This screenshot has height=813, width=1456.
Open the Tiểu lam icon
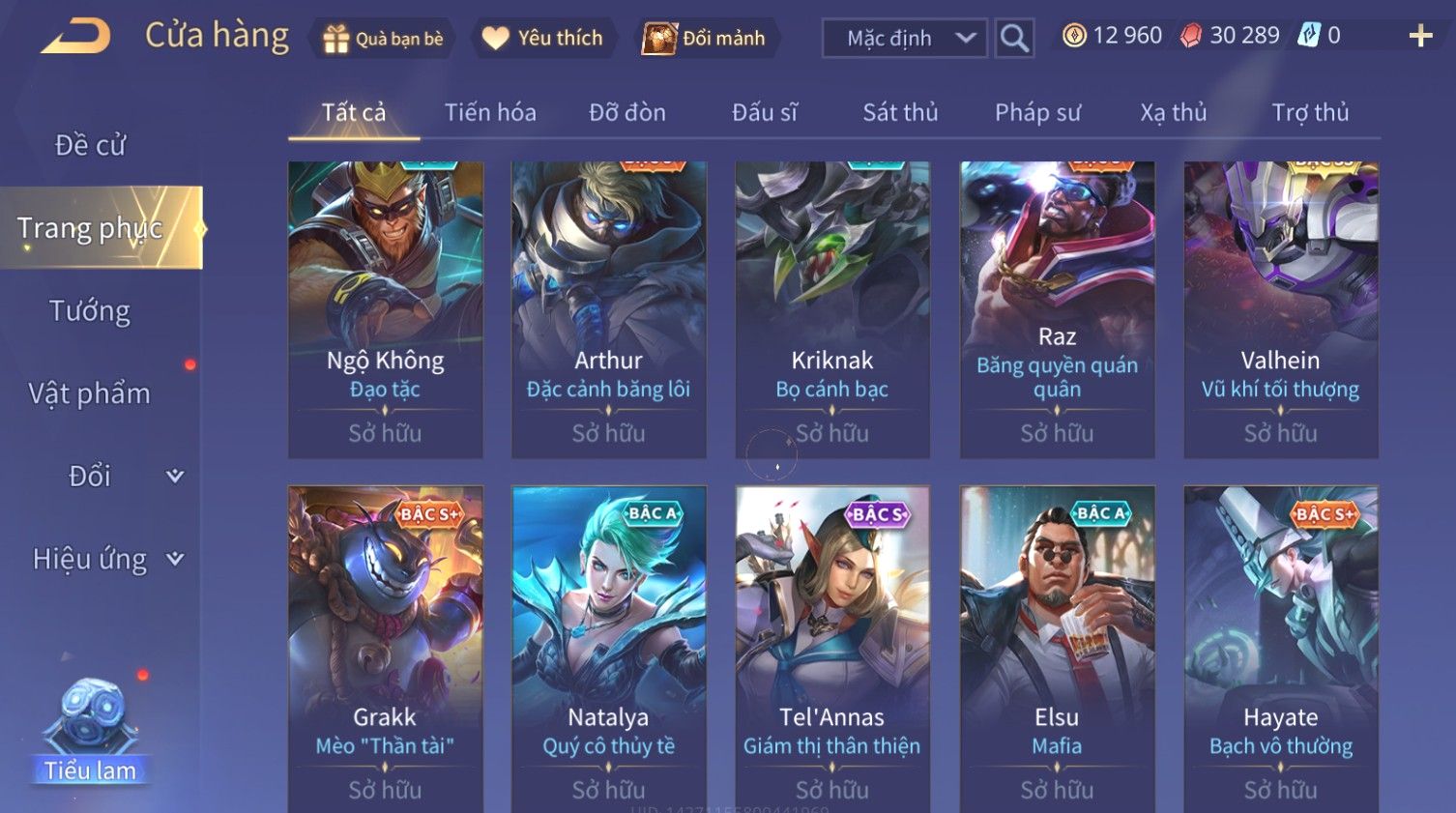pos(90,730)
